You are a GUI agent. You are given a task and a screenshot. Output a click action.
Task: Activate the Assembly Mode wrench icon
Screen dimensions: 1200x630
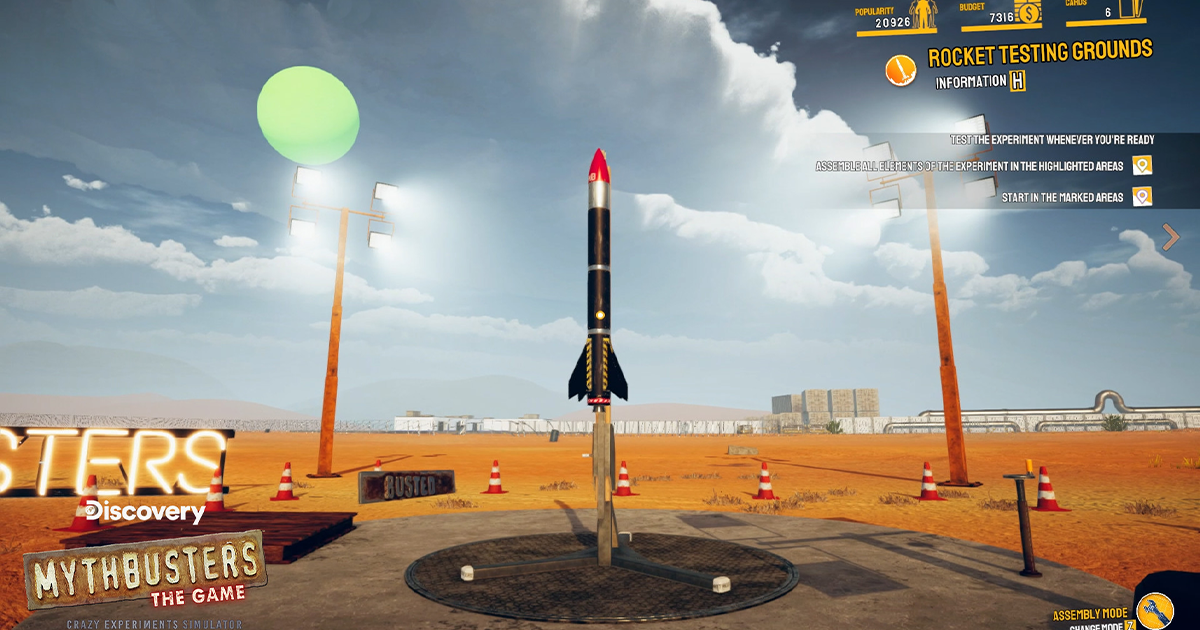1158,608
